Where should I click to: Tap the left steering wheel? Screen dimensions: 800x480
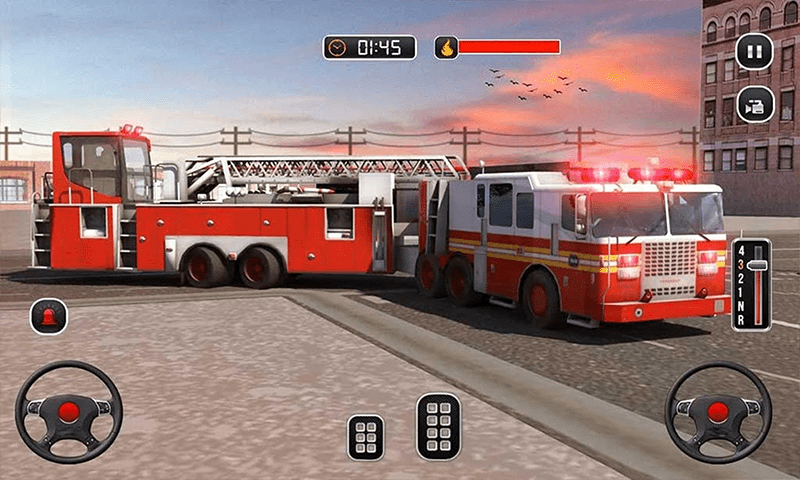point(68,411)
